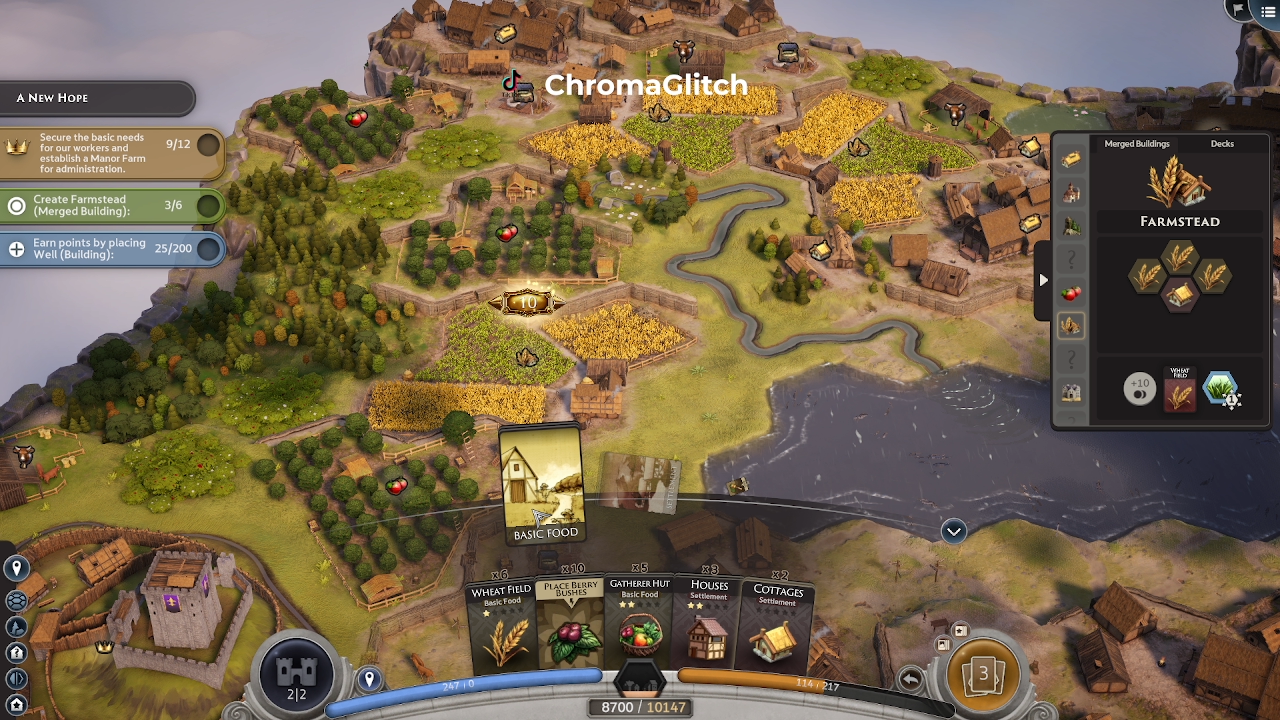Screen dimensions: 1280x720
Task: Click the forest tree icon on the left
Action: tap(16, 628)
